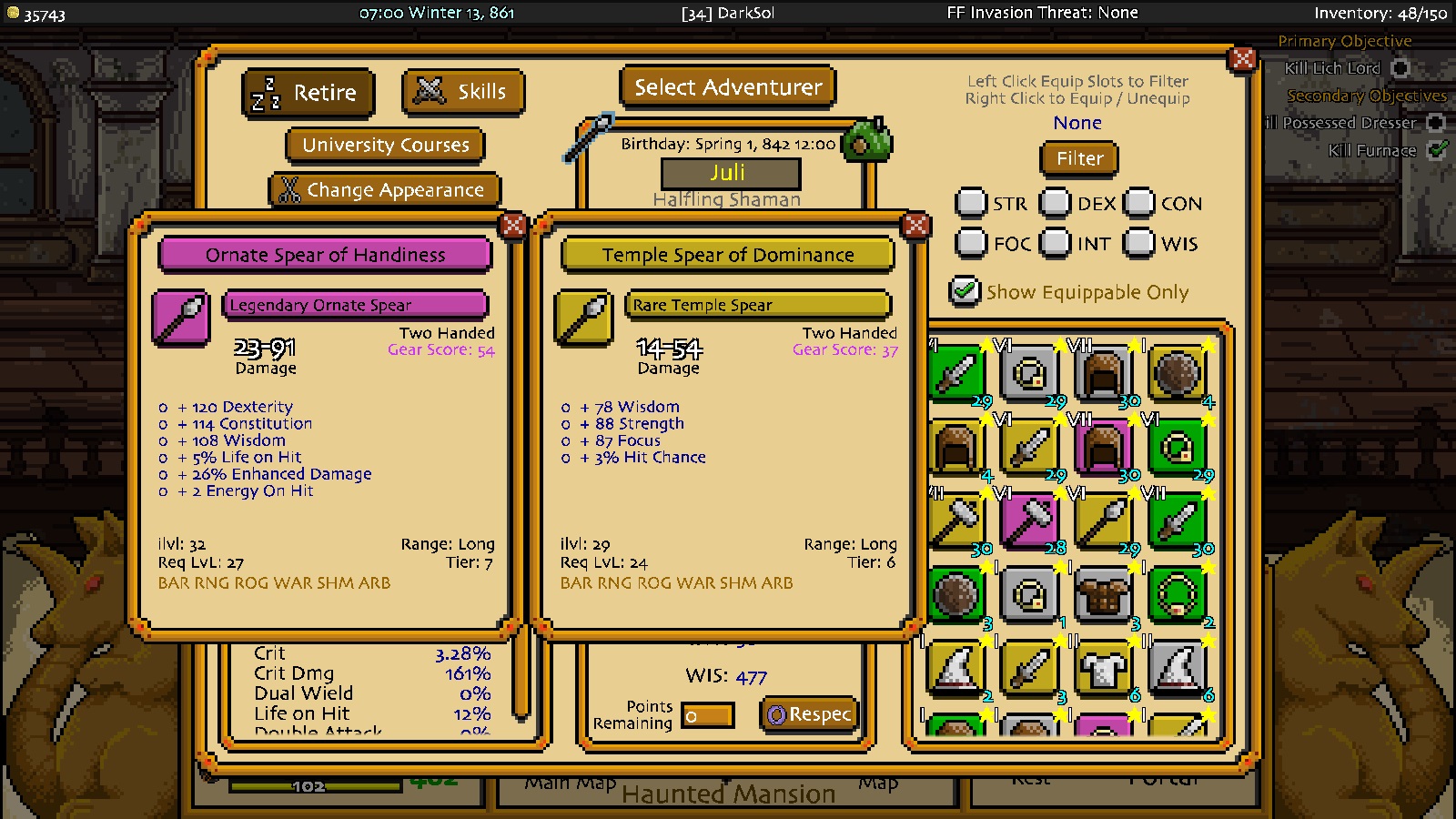The width and height of the screenshot is (1456, 819).
Task: Click the Points Remaining input field
Action: tap(708, 715)
